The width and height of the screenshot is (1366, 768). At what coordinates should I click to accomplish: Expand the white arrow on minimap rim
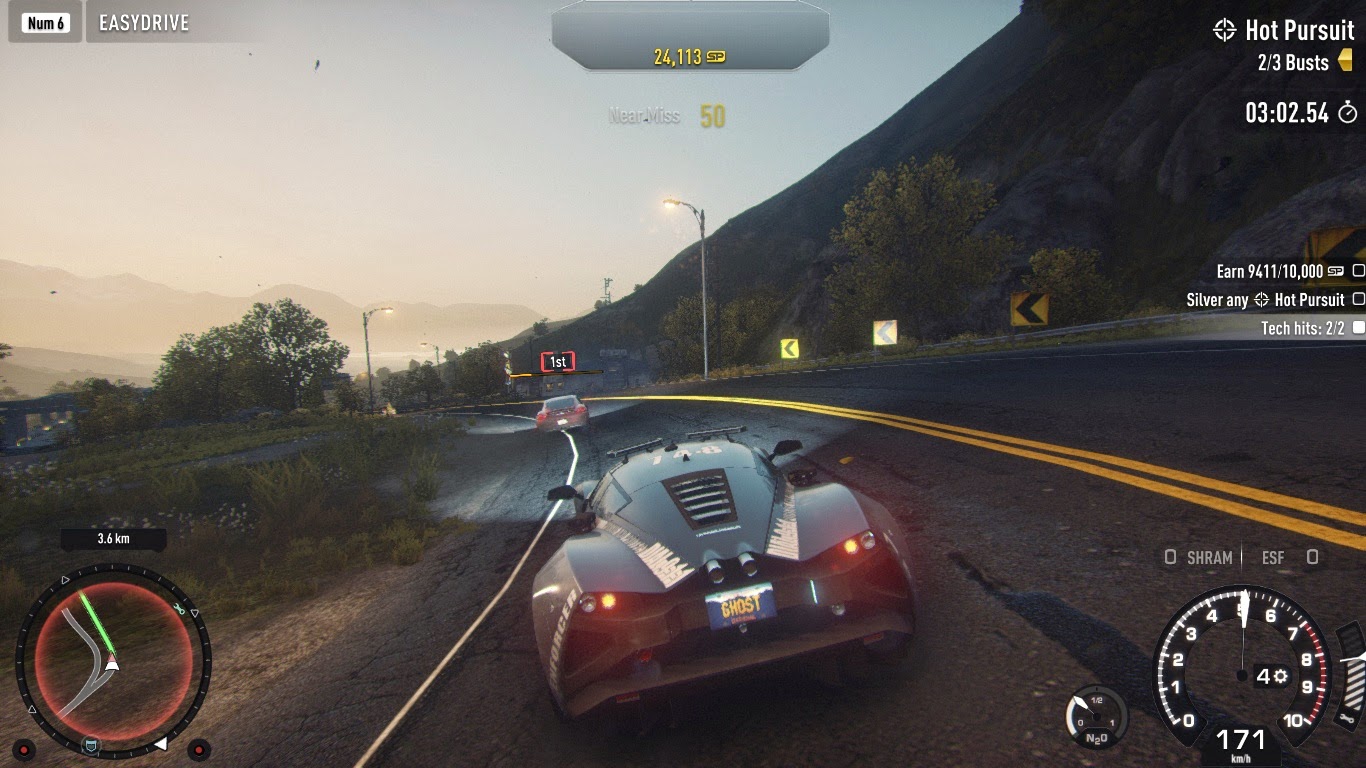coord(161,743)
